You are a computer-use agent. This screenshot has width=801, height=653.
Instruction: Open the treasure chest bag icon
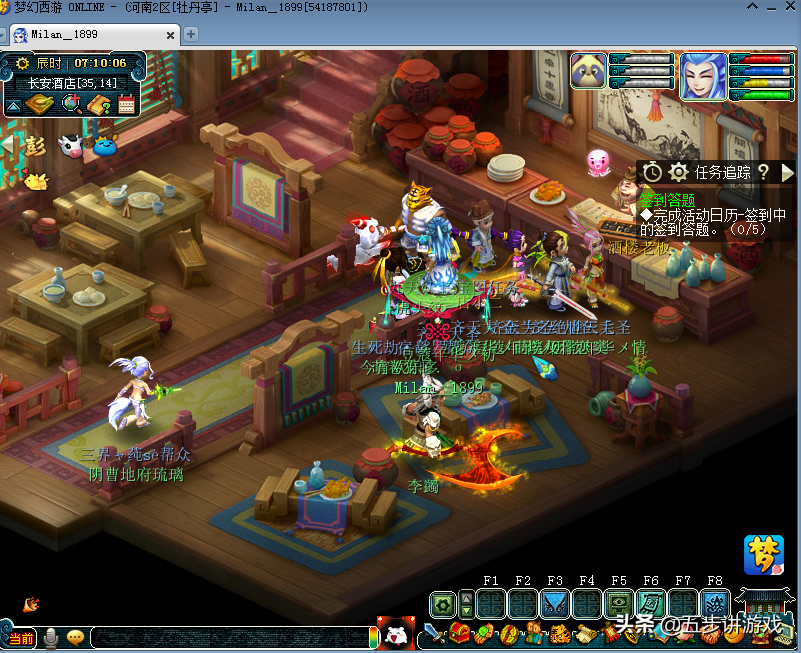tap(460, 634)
